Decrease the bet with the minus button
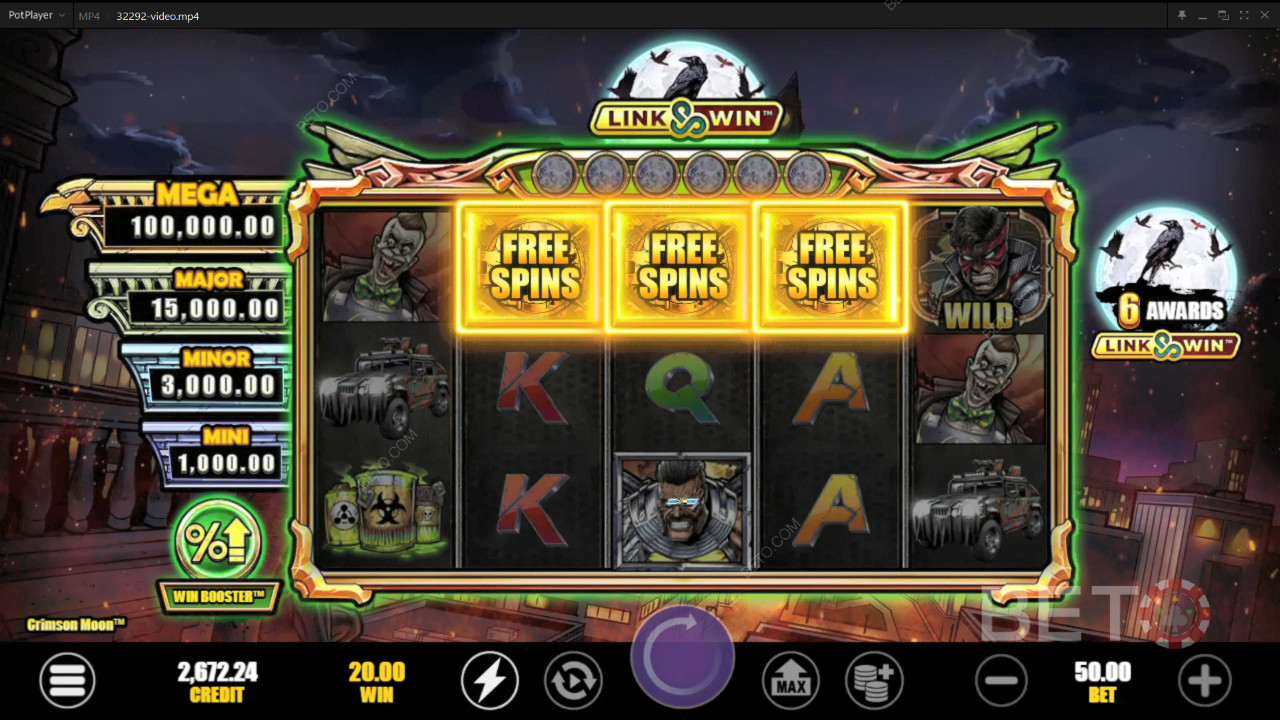 pos(1001,680)
